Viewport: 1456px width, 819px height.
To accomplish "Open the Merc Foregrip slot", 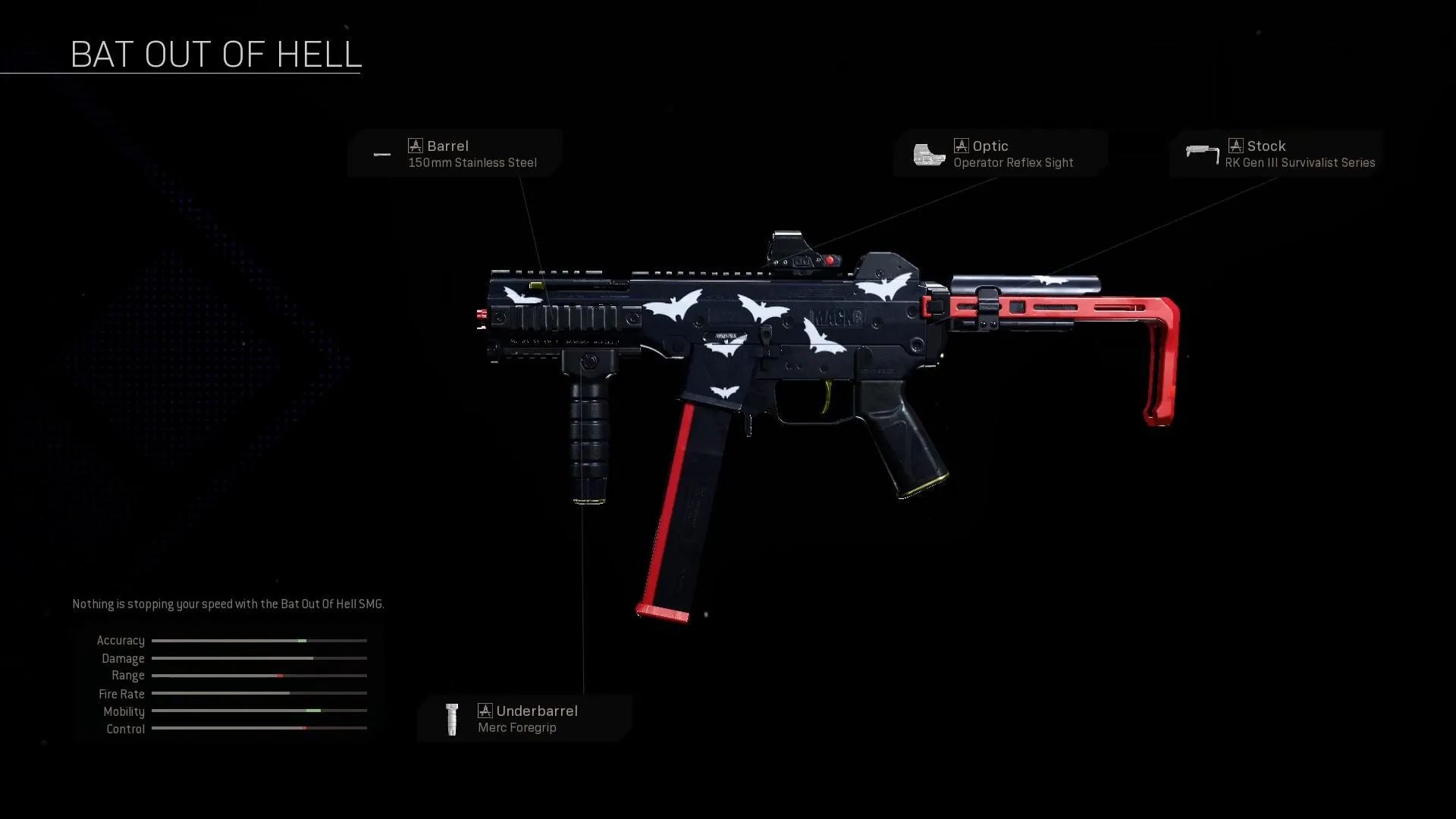I will (518, 727).
